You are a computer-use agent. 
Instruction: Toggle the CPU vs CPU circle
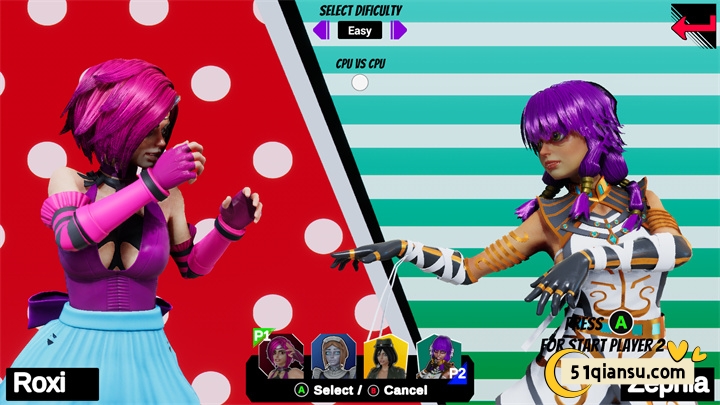(x=359, y=83)
